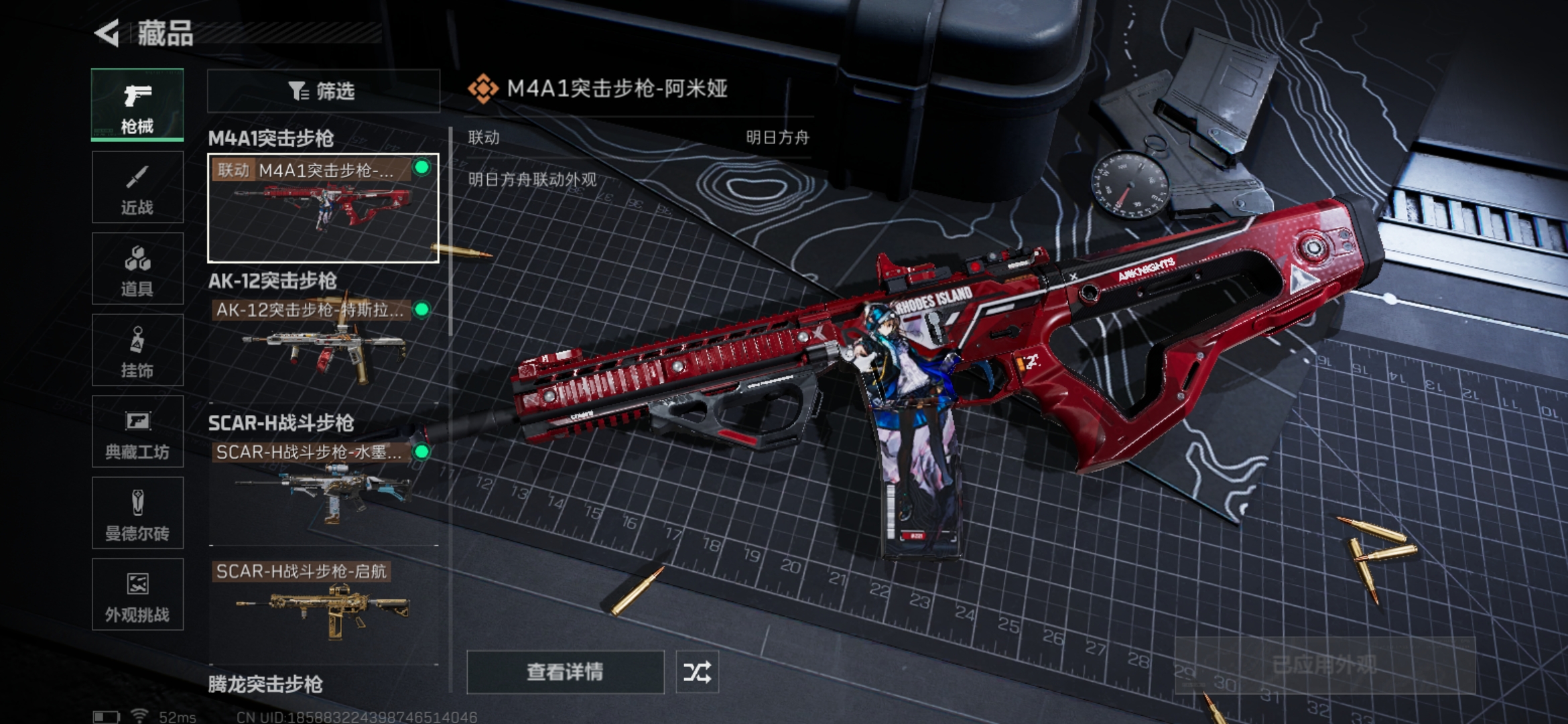Open the 近战 melee category

137,188
